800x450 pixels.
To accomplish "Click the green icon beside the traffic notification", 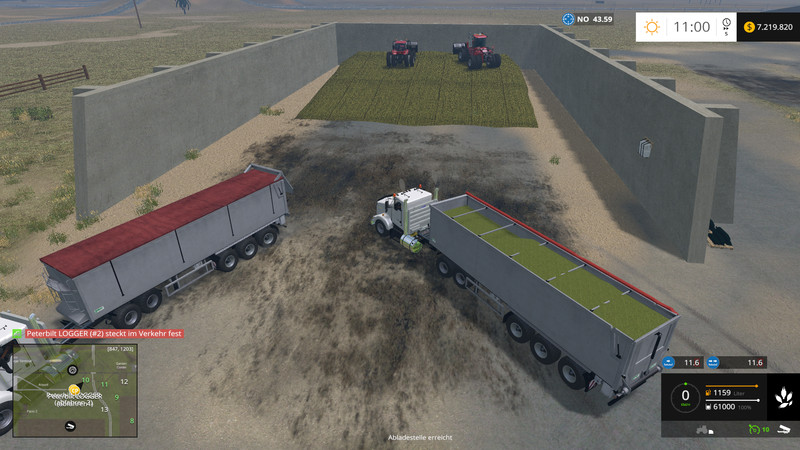I will coord(18,333).
